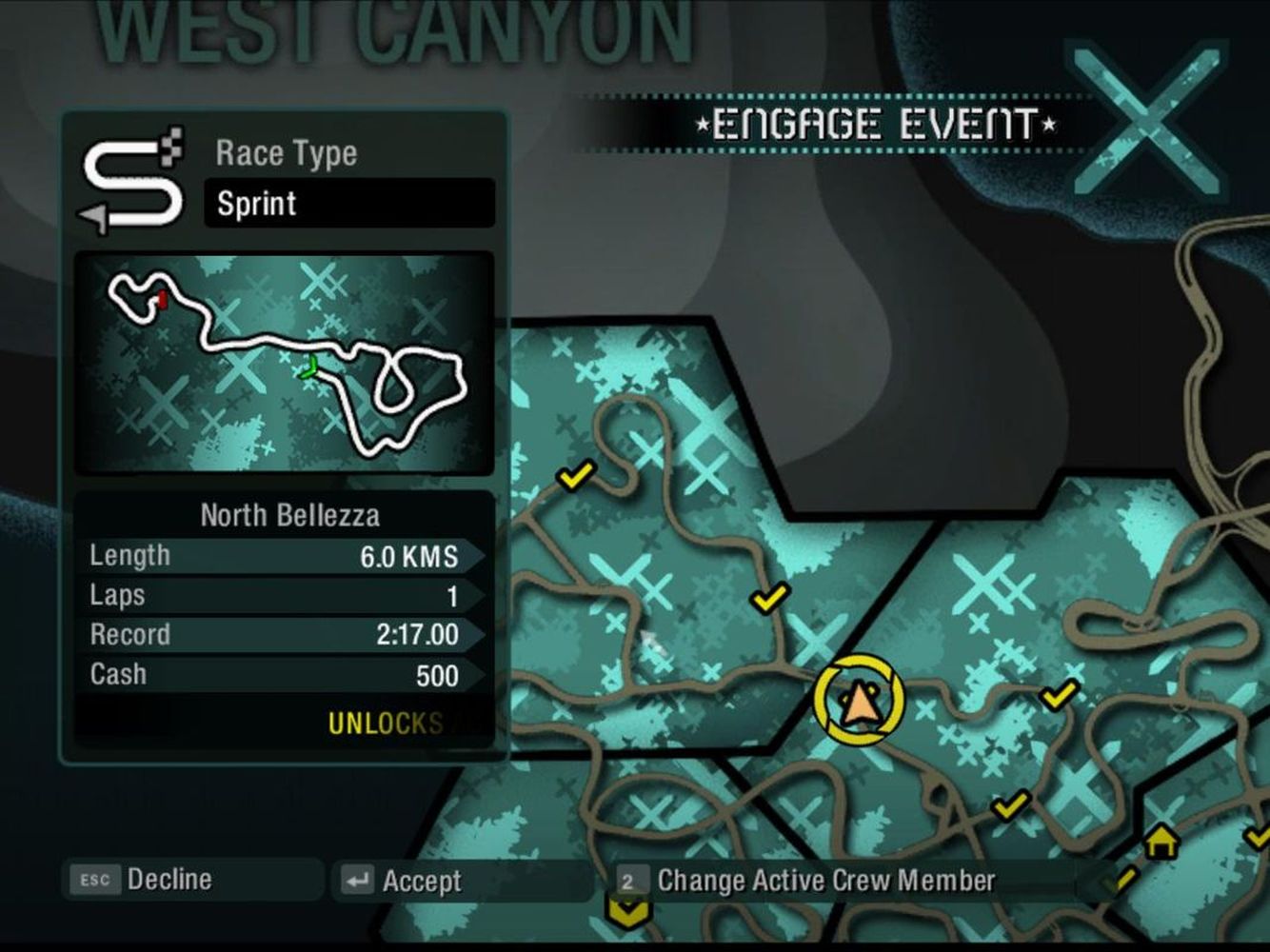Viewport: 1270px width, 952px height.
Task: Click the safe house marker on the map
Action: click(x=1161, y=842)
